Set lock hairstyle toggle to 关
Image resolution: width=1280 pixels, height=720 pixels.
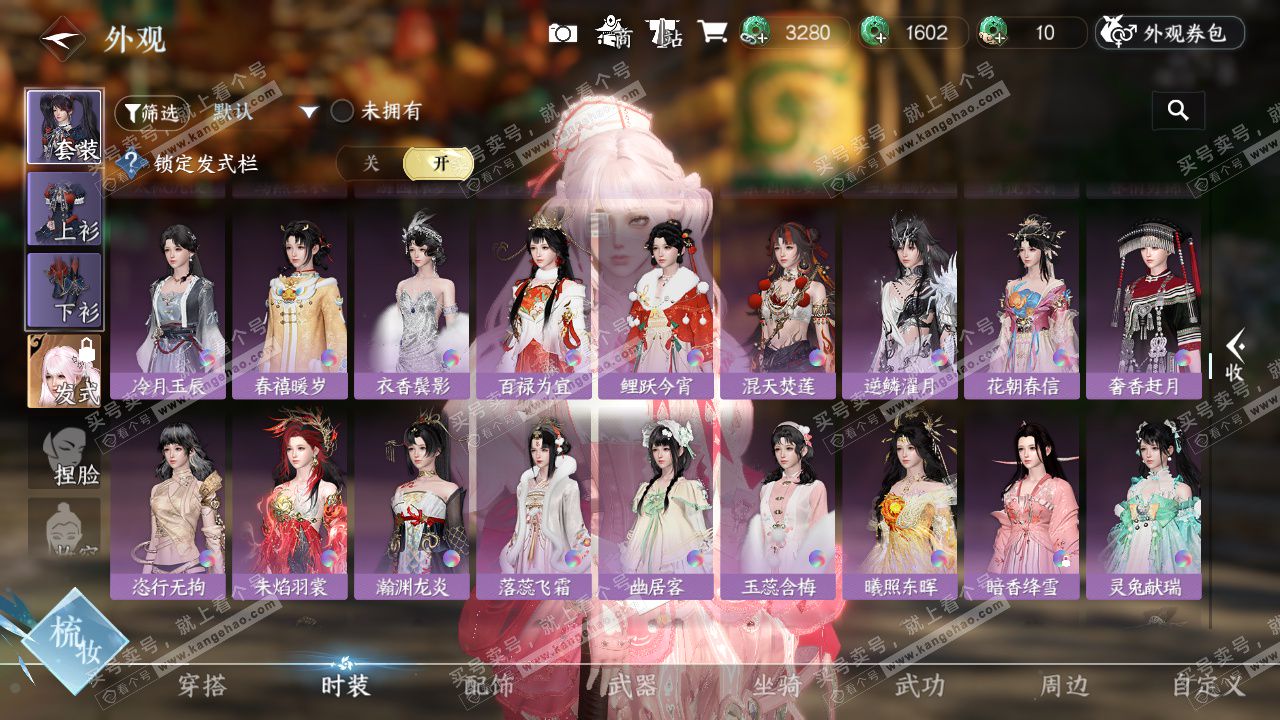pos(371,163)
